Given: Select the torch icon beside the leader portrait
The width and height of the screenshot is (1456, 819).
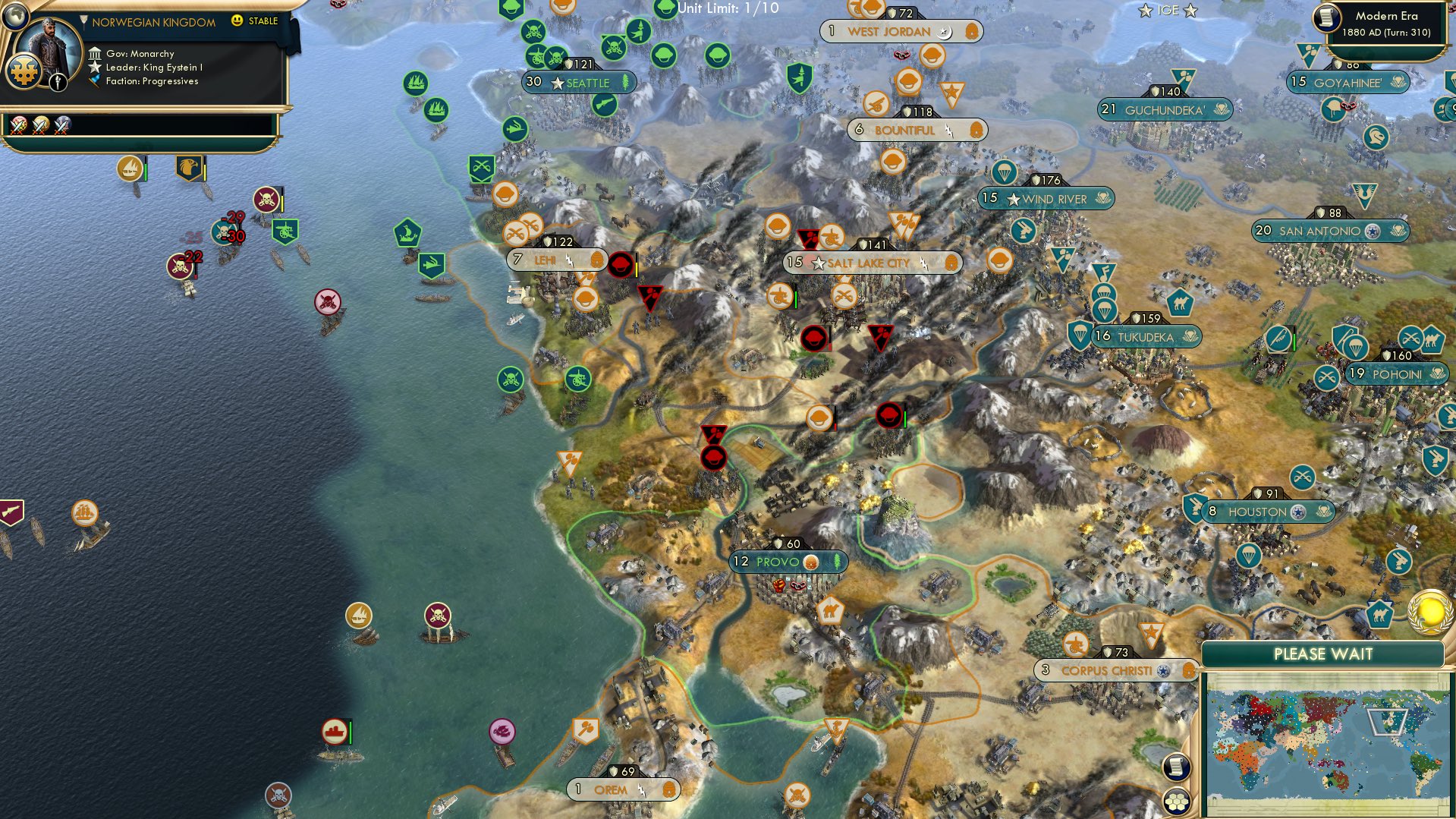Looking at the screenshot, I should (x=58, y=83).
